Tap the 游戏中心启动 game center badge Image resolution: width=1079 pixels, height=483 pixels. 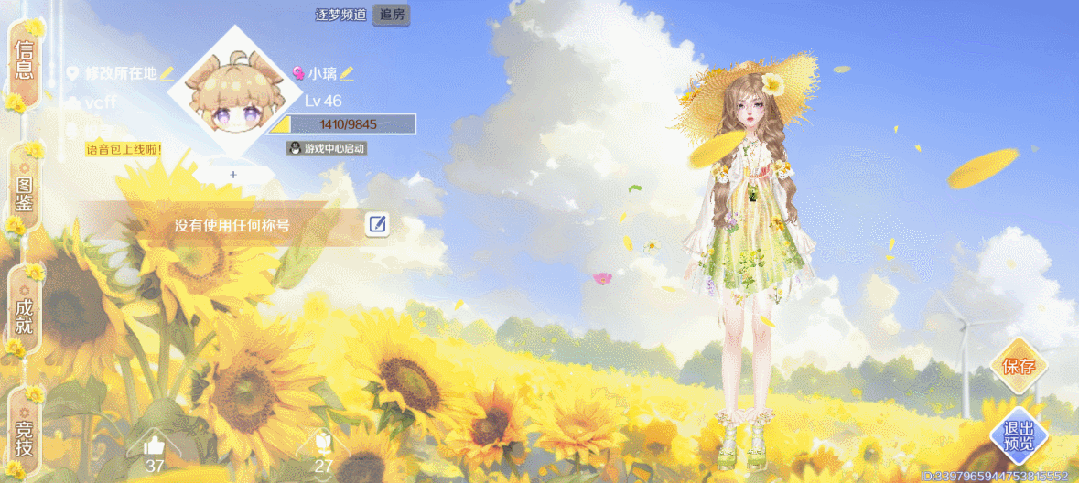click(x=327, y=148)
